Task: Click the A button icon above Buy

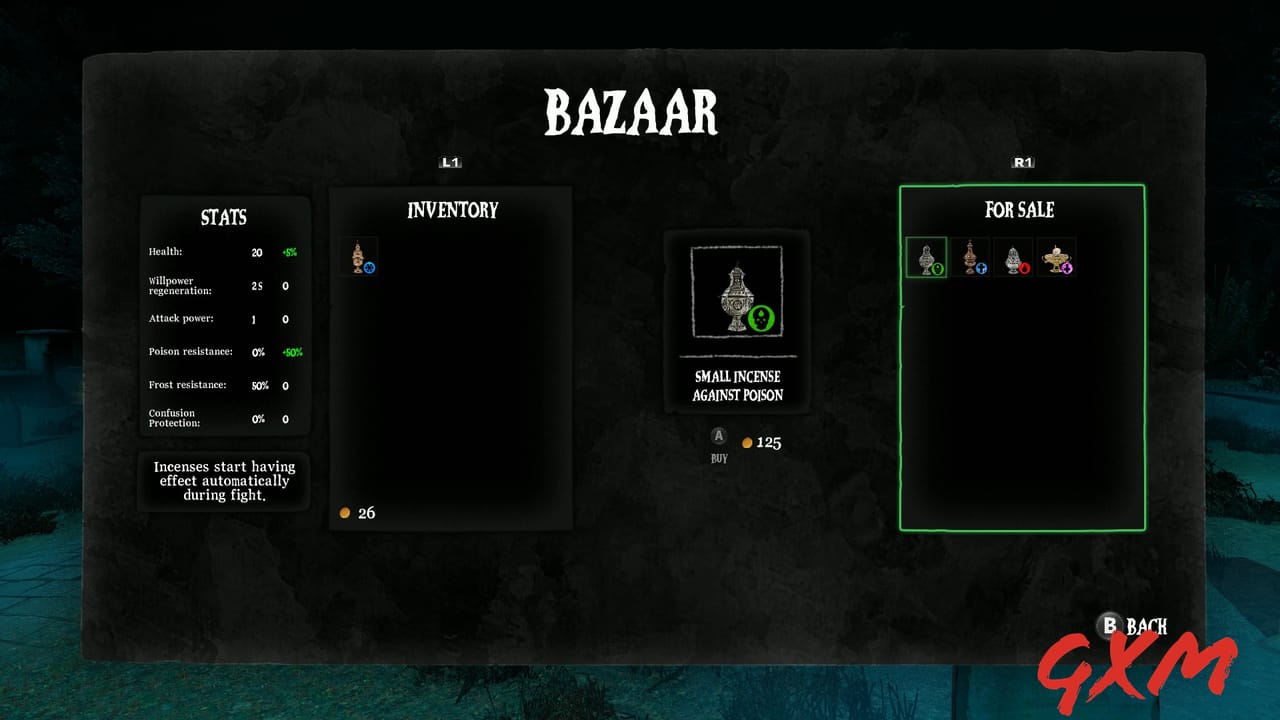Action: tap(718, 436)
